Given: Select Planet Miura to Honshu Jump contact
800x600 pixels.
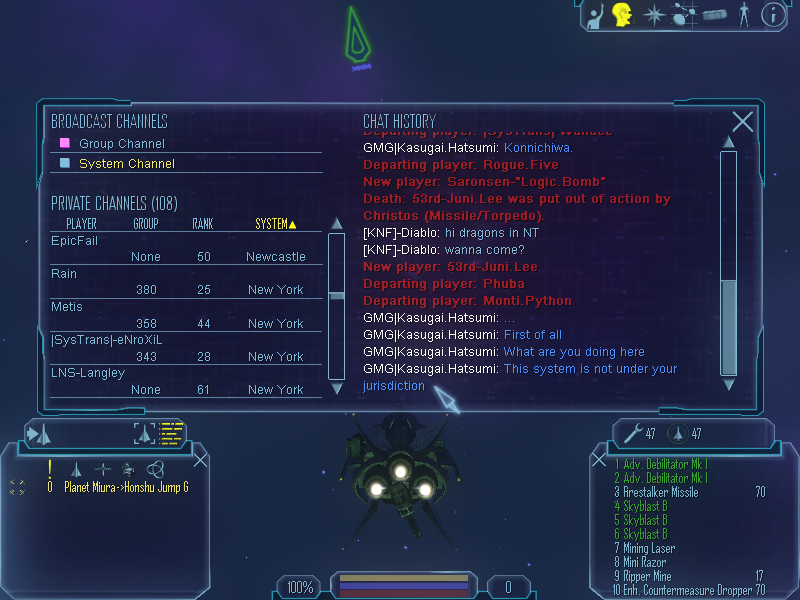Looking at the screenshot, I should (x=126, y=487).
